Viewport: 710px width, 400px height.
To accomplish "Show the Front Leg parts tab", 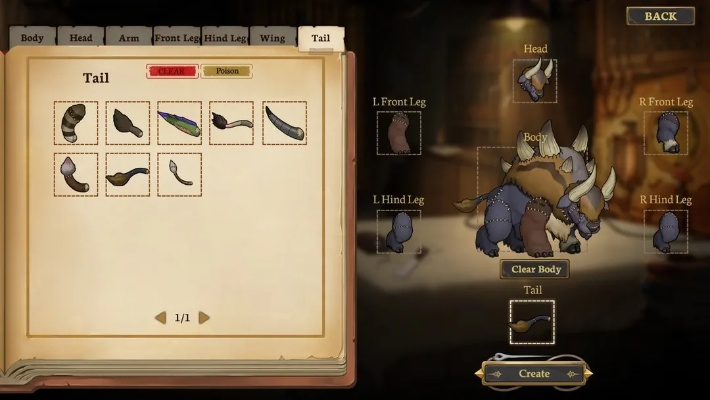I will coord(177,39).
